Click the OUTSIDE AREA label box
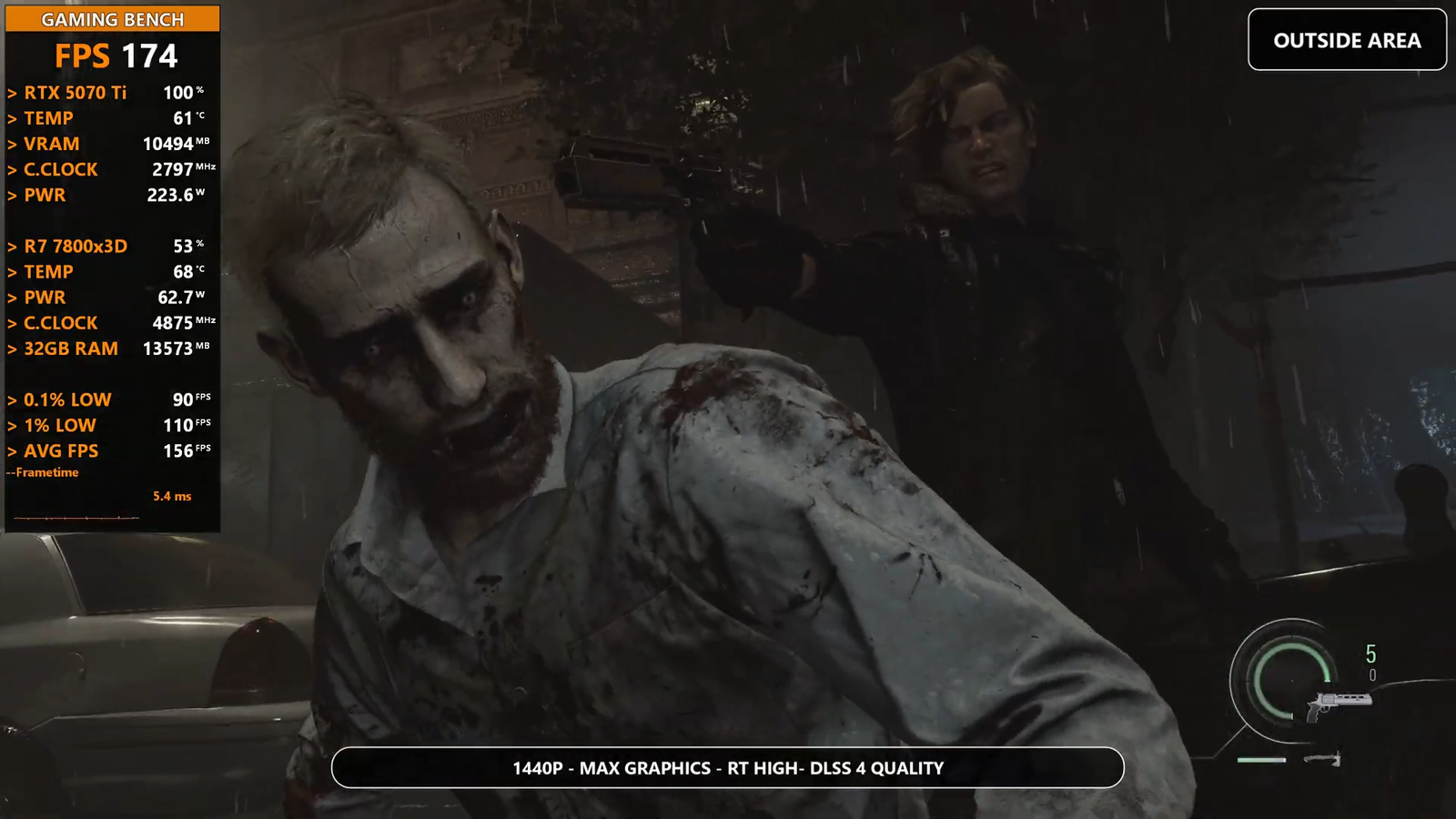The image size is (1456, 819). pyautogui.click(x=1347, y=40)
